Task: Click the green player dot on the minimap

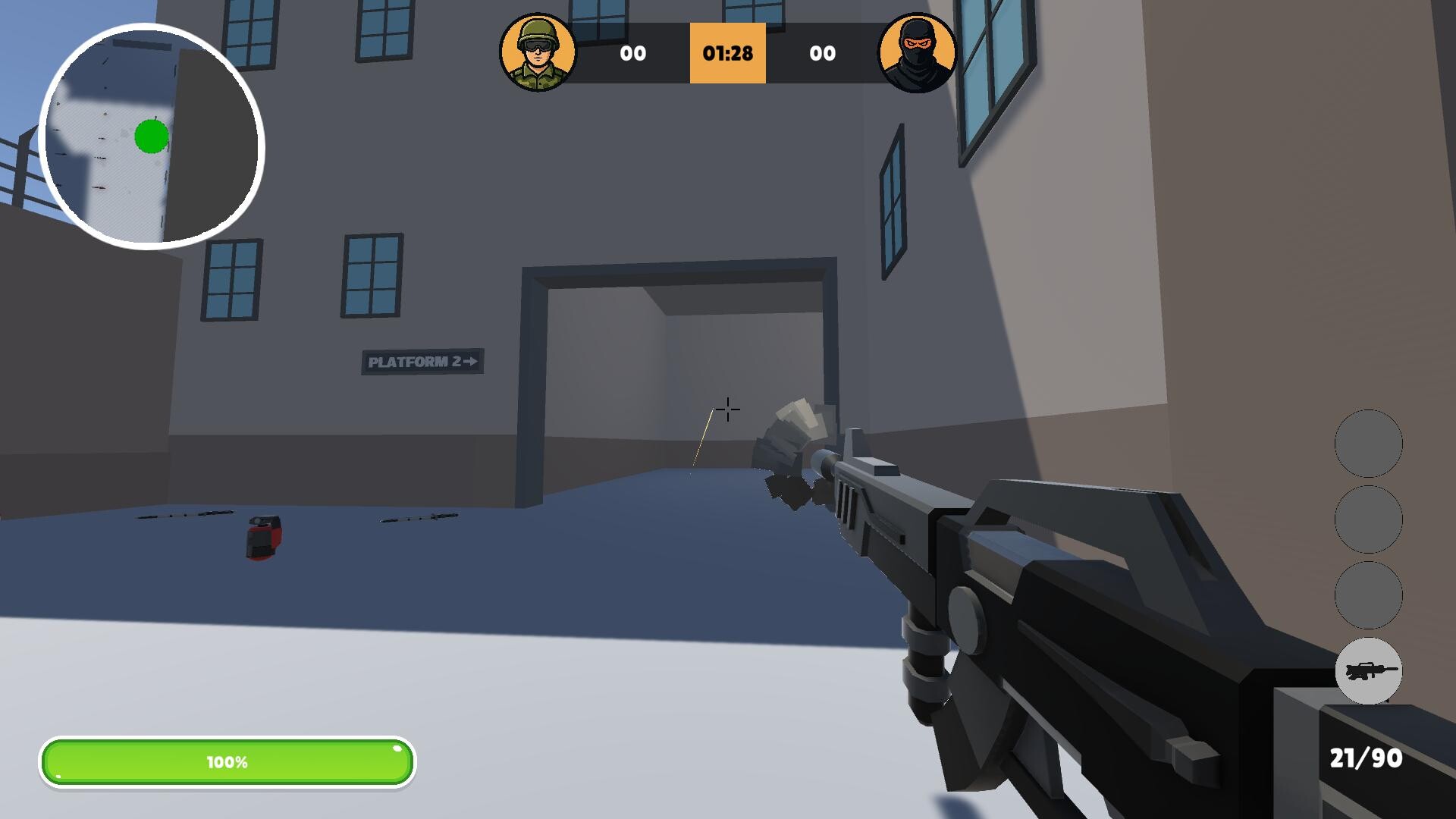Action: click(151, 136)
